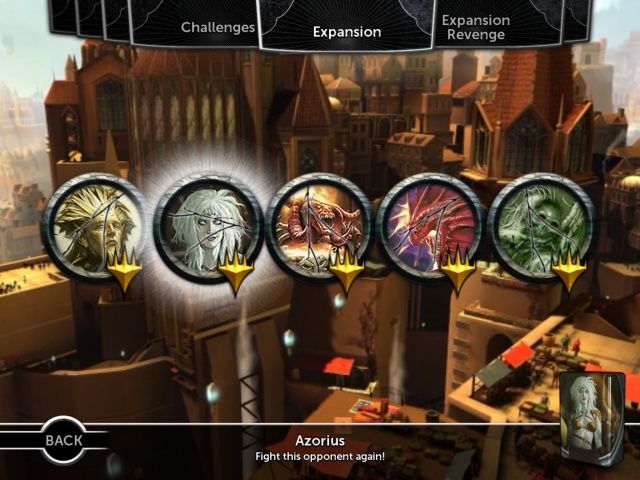The width and height of the screenshot is (640, 480).
Task: Choose the golden-faced opponent medallion
Action: (94, 228)
